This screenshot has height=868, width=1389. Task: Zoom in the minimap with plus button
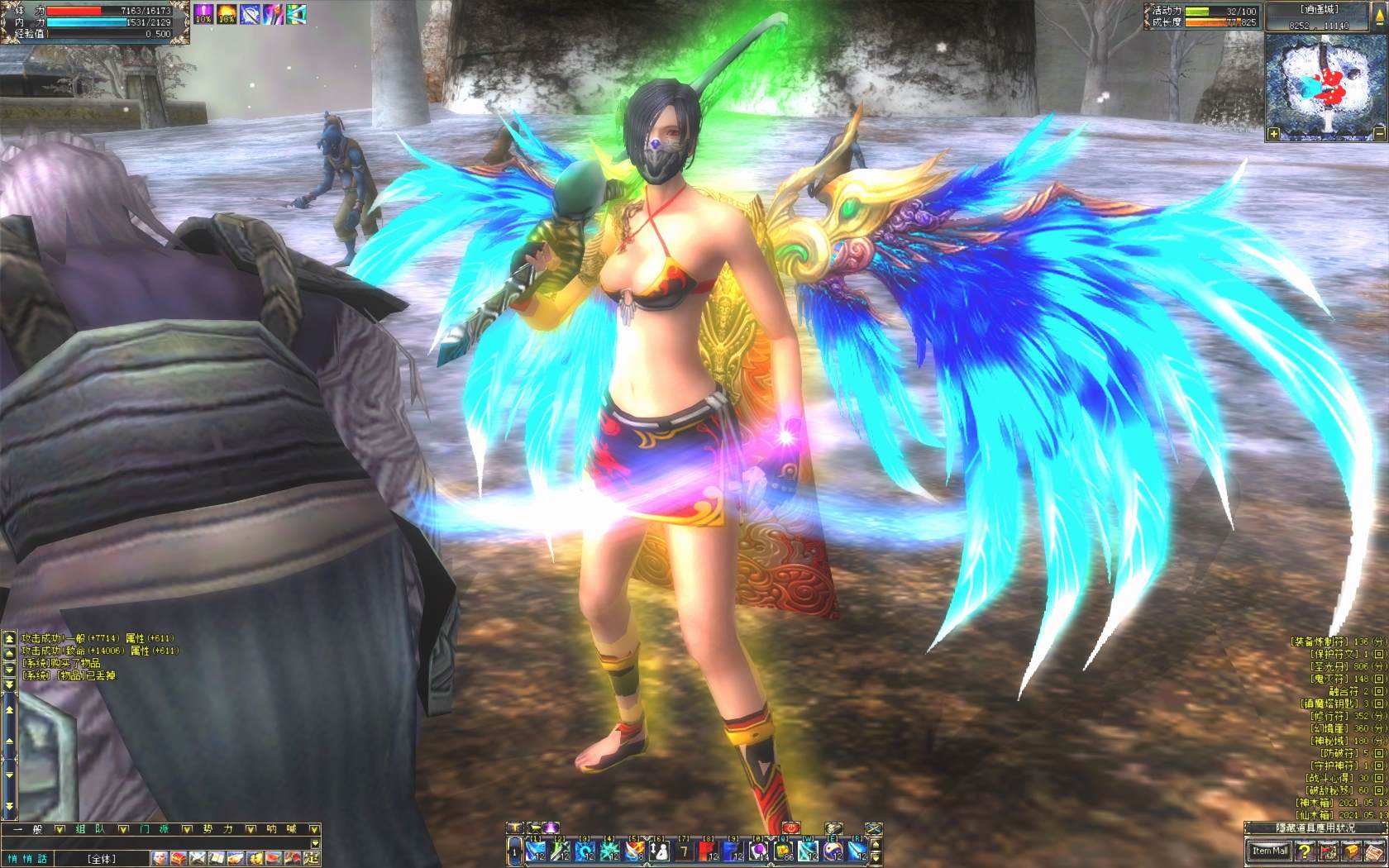tap(1274, 133)
